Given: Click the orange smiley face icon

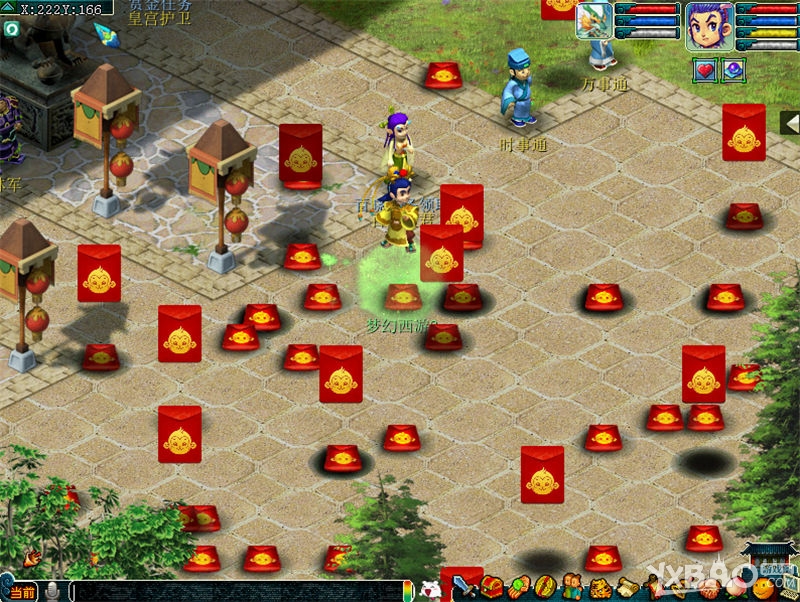Looking at the screenshot, I should 762,588.
